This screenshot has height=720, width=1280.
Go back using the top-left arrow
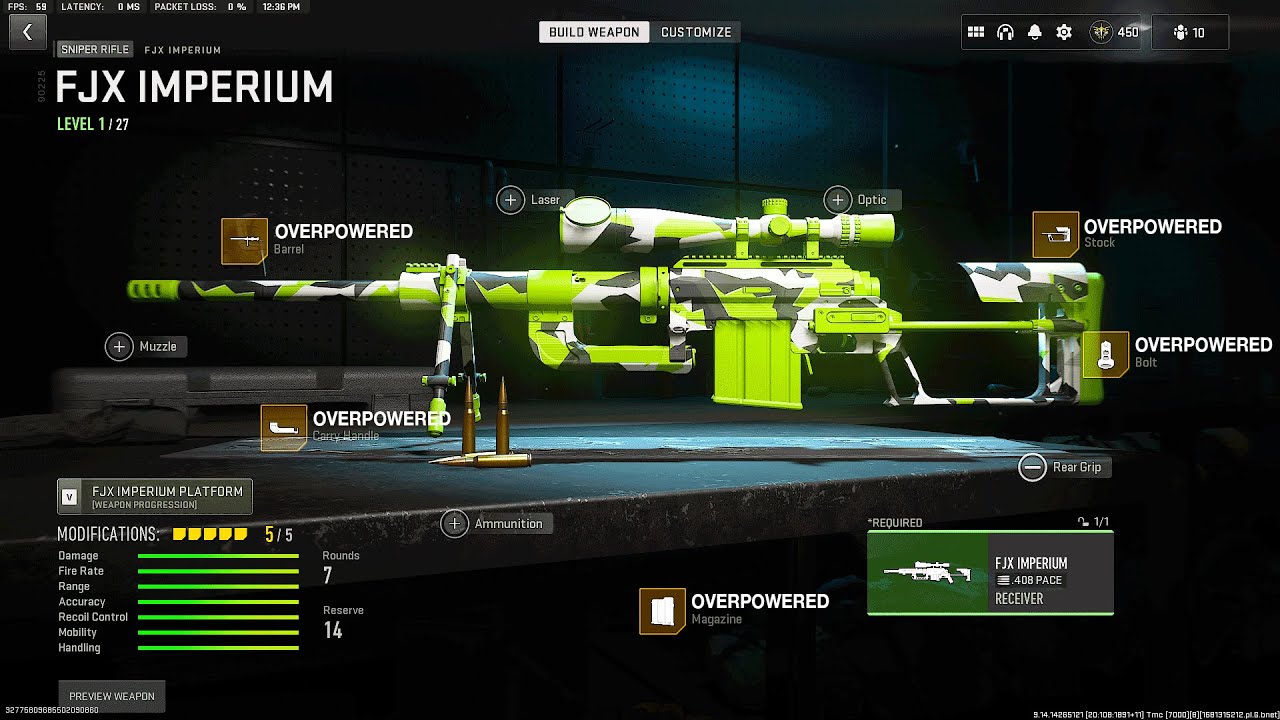(27, 32)
